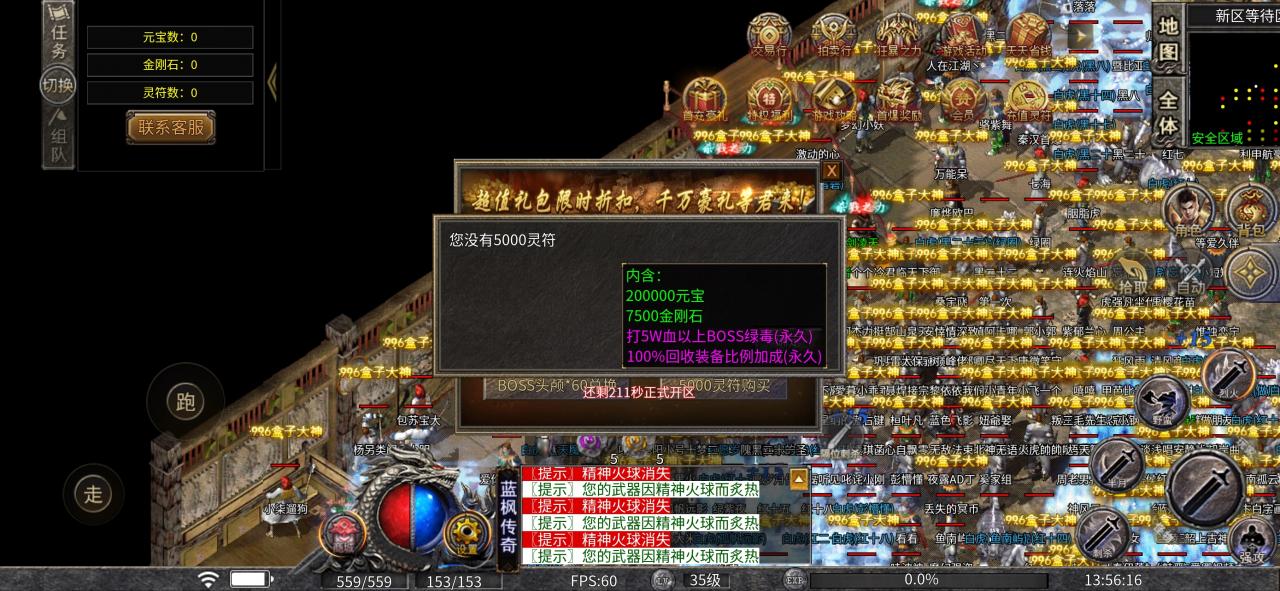Image resolution: width=1280 pixels, height=591 pixels.
Task: Toggle the 跑 run button
Action: 185,402
